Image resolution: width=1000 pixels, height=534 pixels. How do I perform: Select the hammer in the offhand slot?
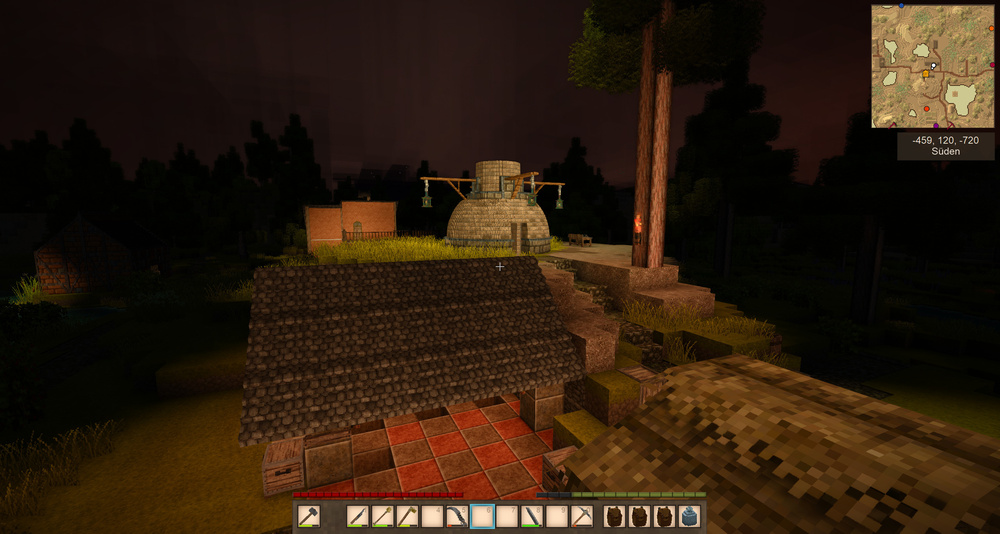click(x=309, y=516)
